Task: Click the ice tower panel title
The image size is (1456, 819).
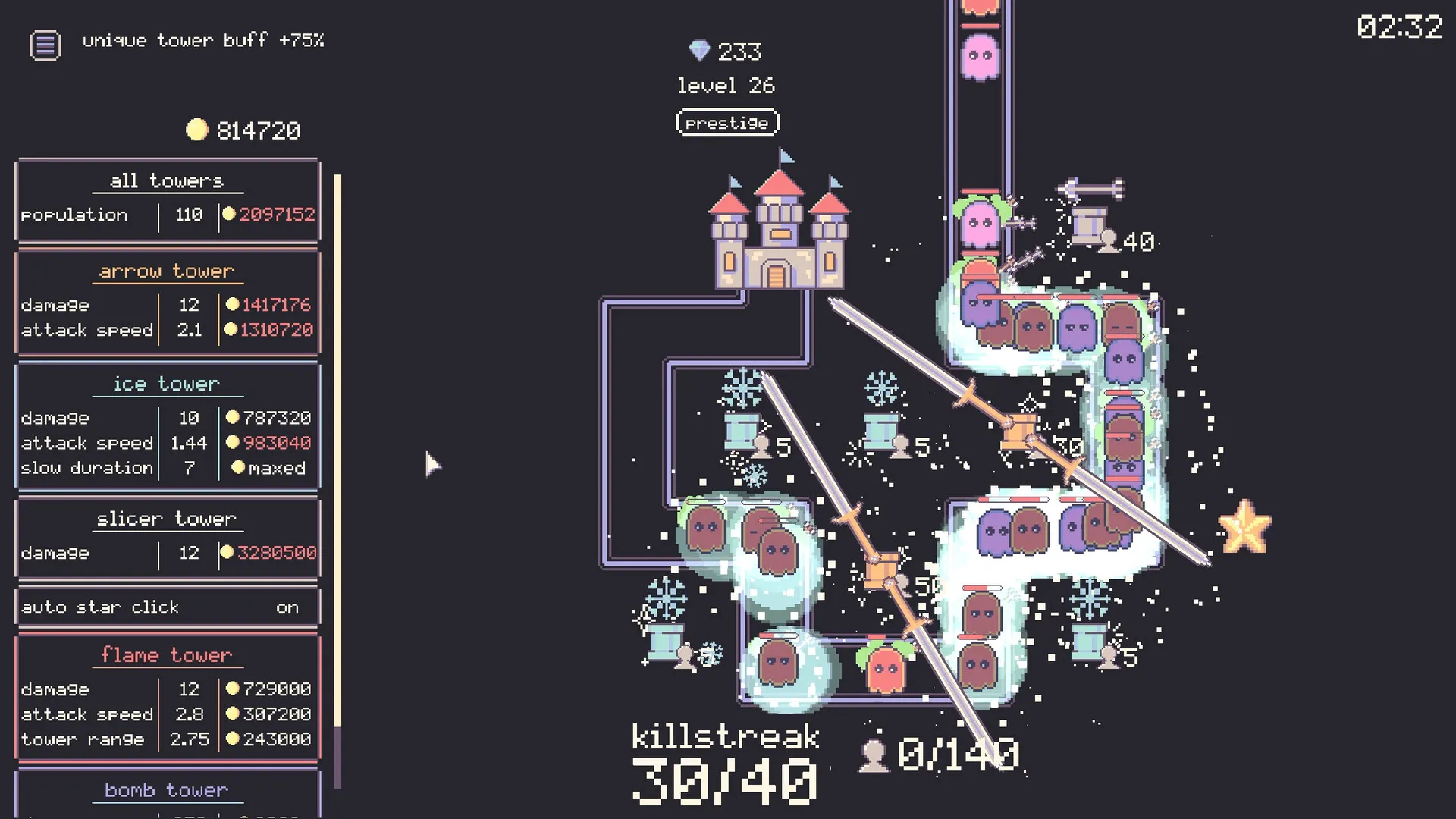Action: coord(167,383)
